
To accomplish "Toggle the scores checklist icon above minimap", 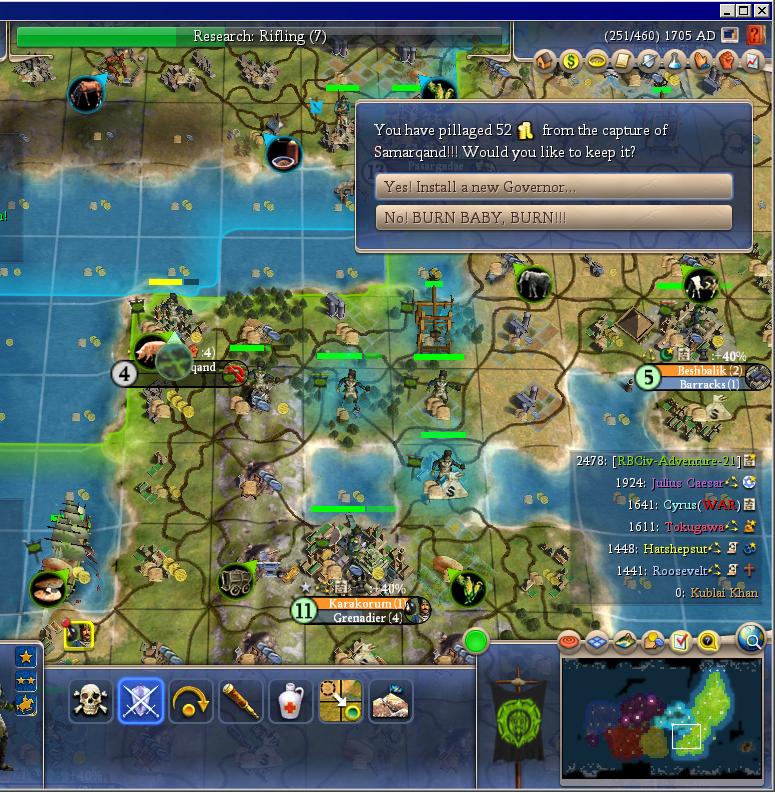I will [681, 641].
